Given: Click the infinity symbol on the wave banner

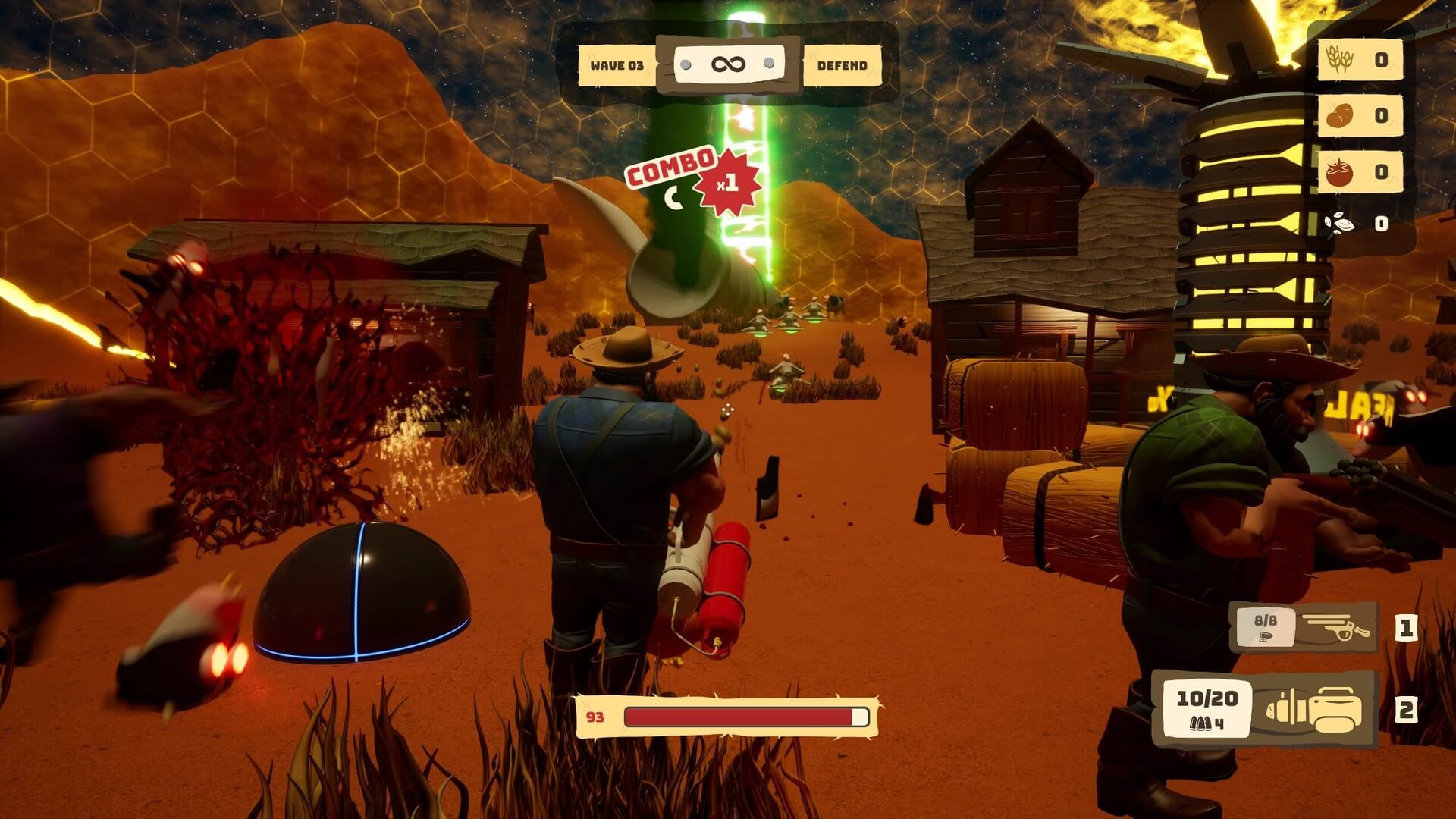Looking at the screenshot, I should click(x=728, y=65).
